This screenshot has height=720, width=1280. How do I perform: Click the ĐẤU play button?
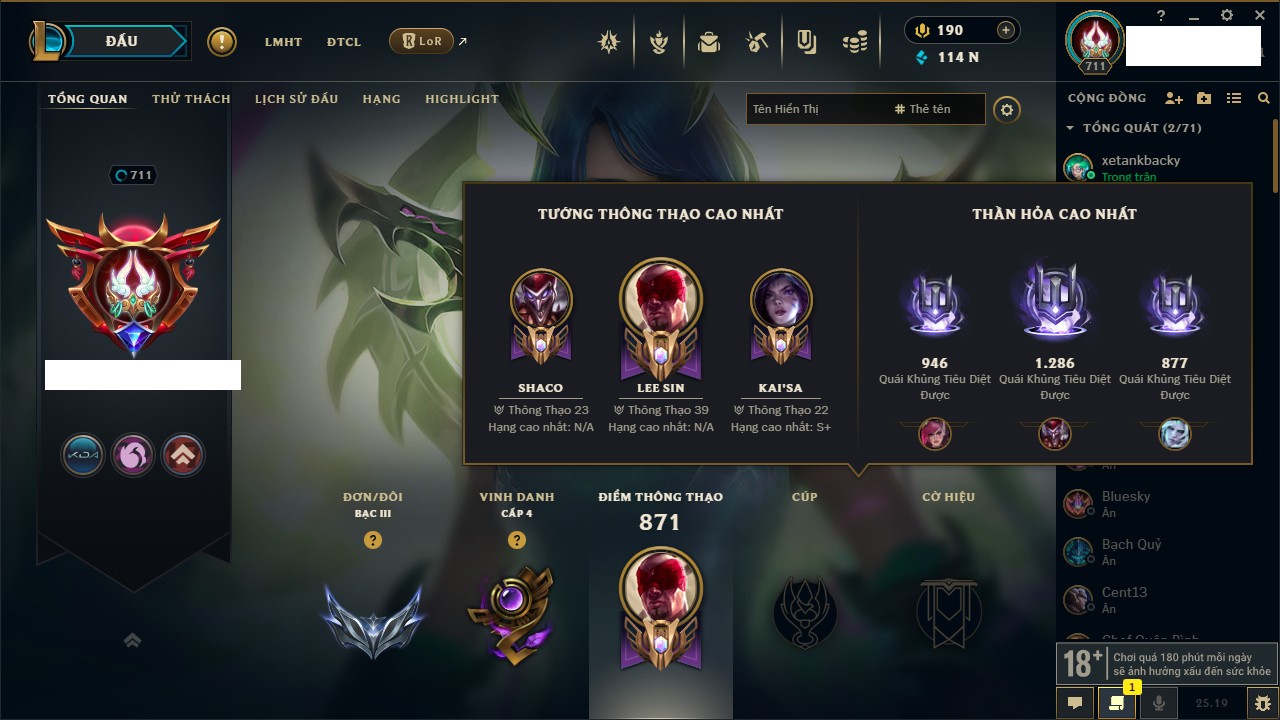click(122, 41)
